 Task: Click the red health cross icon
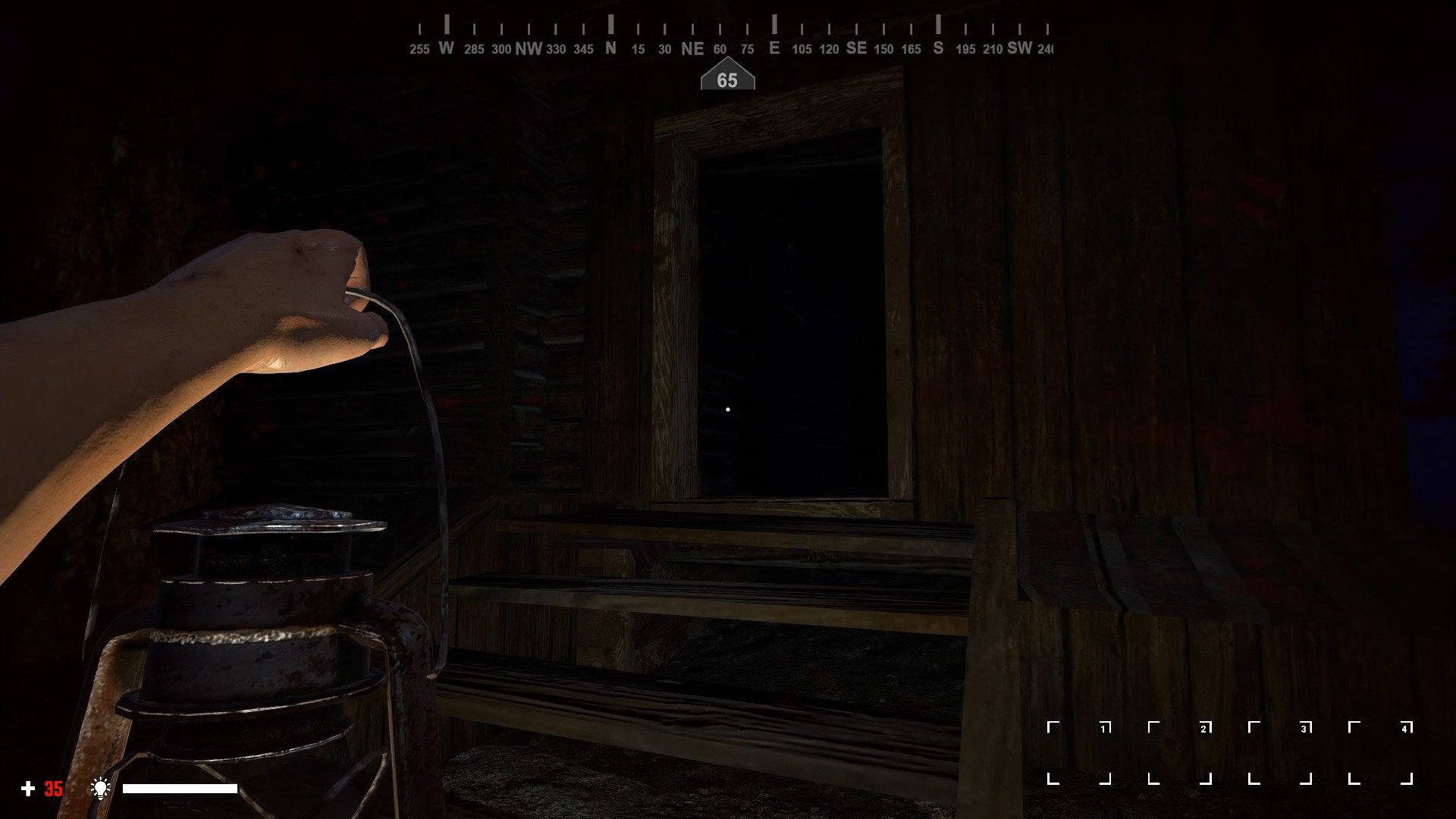[x=28, y=789]
